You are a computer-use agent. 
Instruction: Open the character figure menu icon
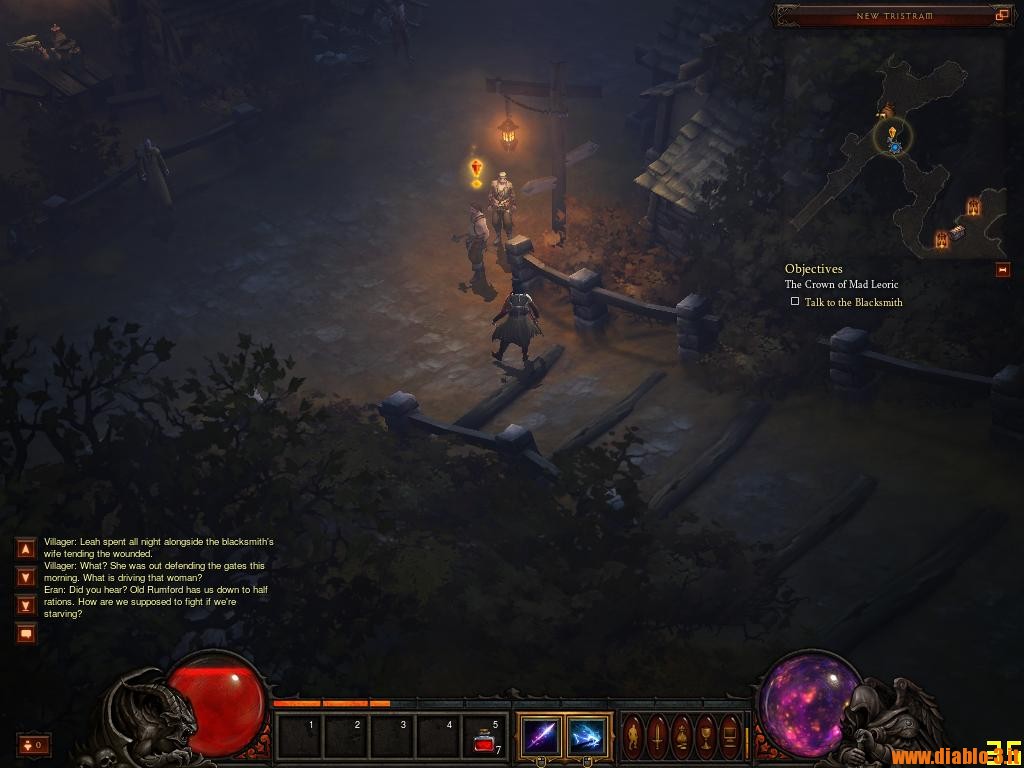[x=633, y=738]
